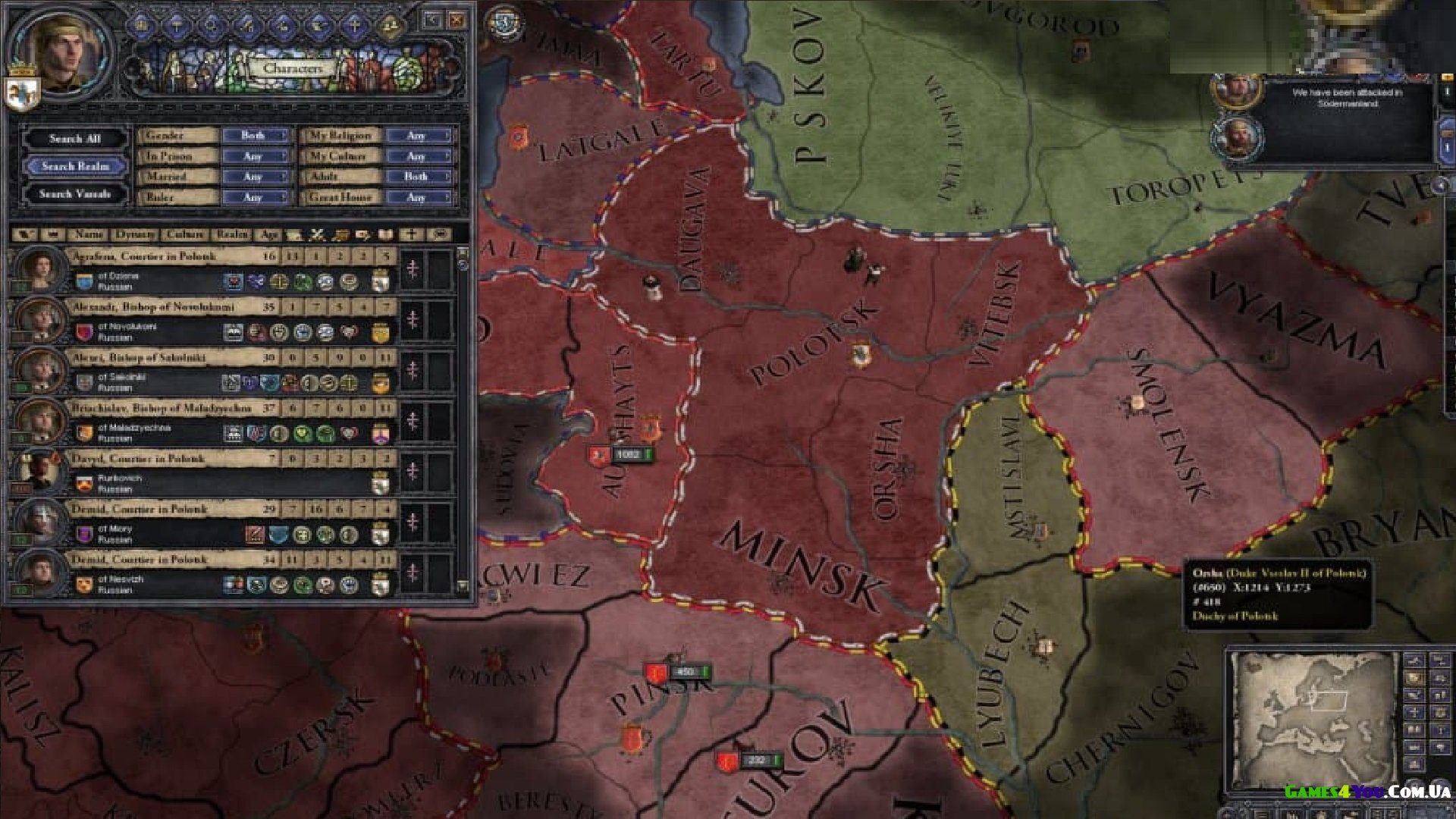1456x819 pixels.
Task: Sort character list by Name
Action: point(89,235)
